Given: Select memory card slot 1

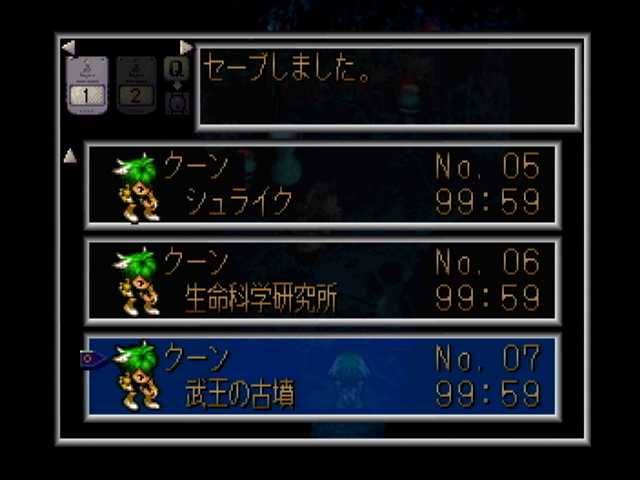Looking at the screenshot, I should tap(87, 85).
